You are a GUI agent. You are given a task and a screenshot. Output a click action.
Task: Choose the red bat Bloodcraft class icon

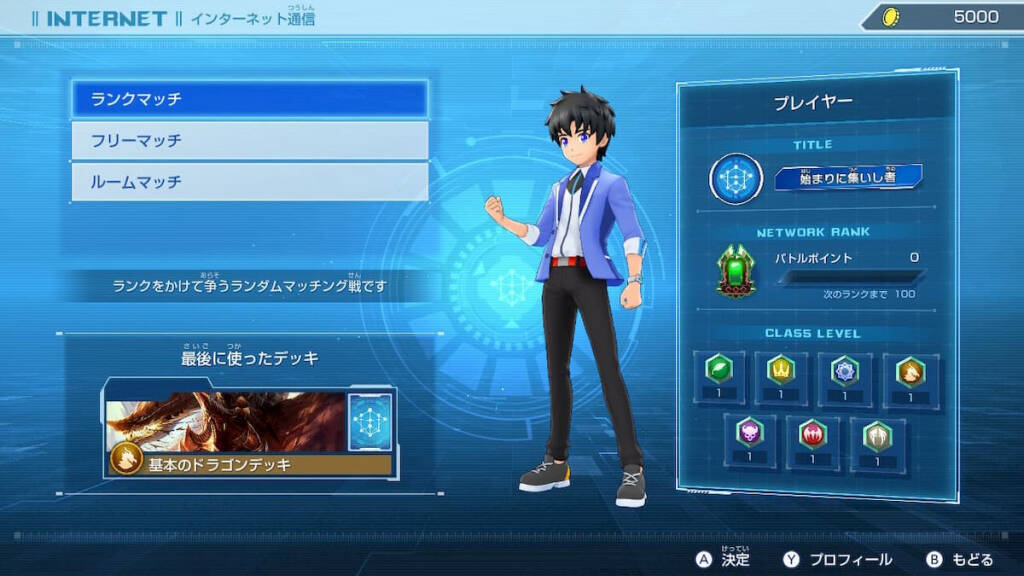click(813, 433)
